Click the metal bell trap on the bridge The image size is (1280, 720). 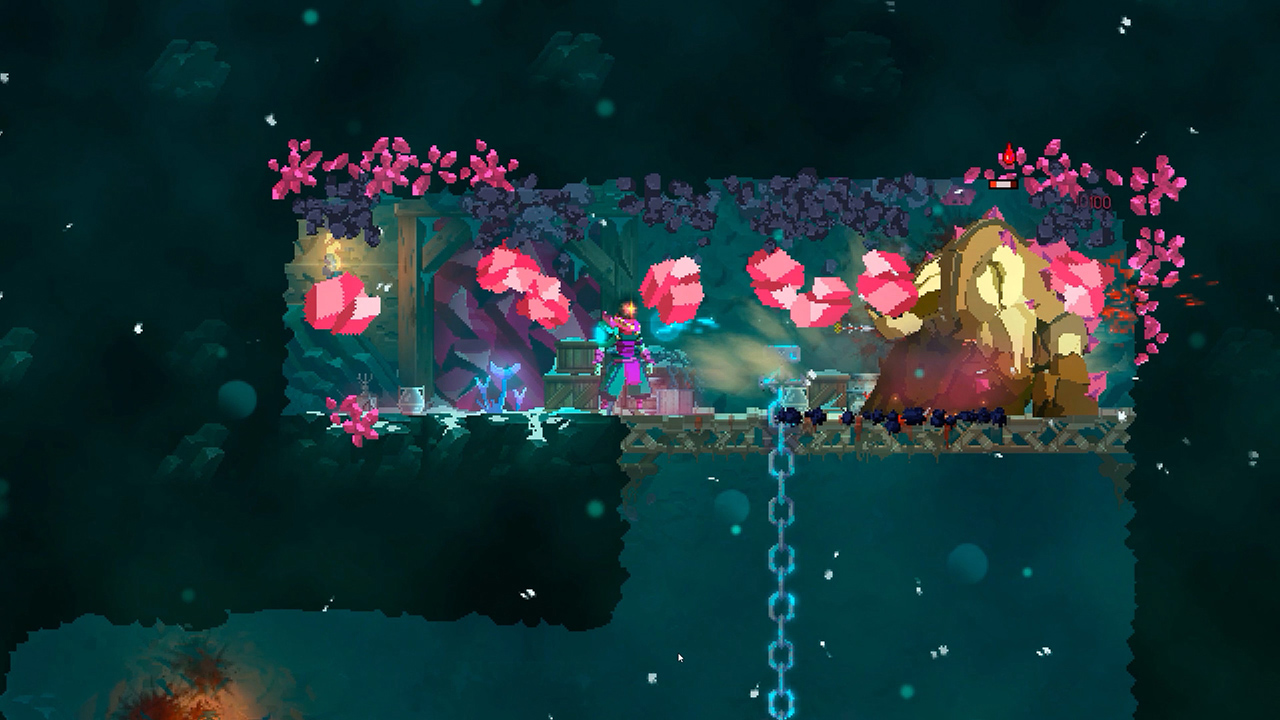793,397
